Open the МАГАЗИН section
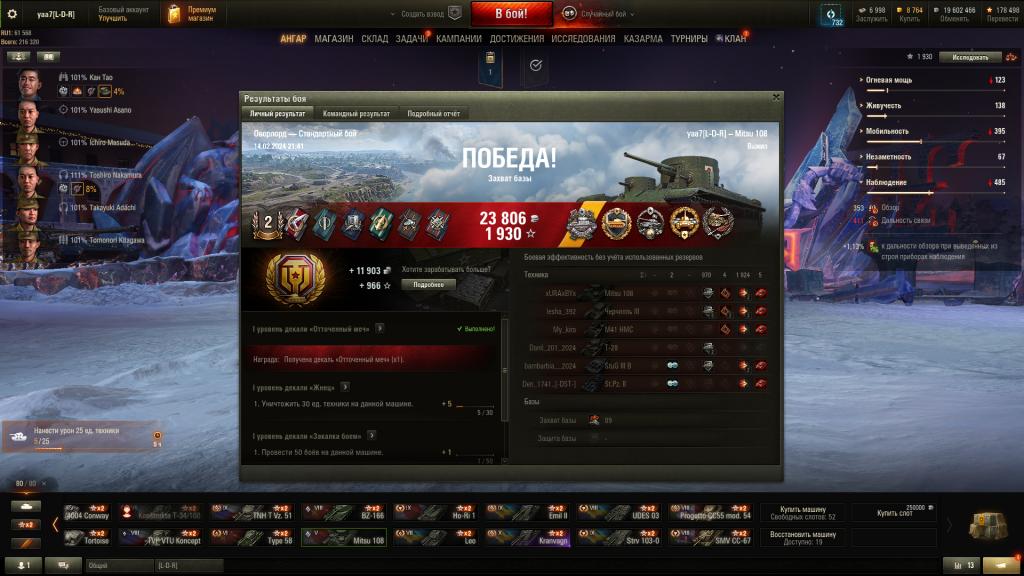This screenshot has height=576, width=1024. [333, 39]
